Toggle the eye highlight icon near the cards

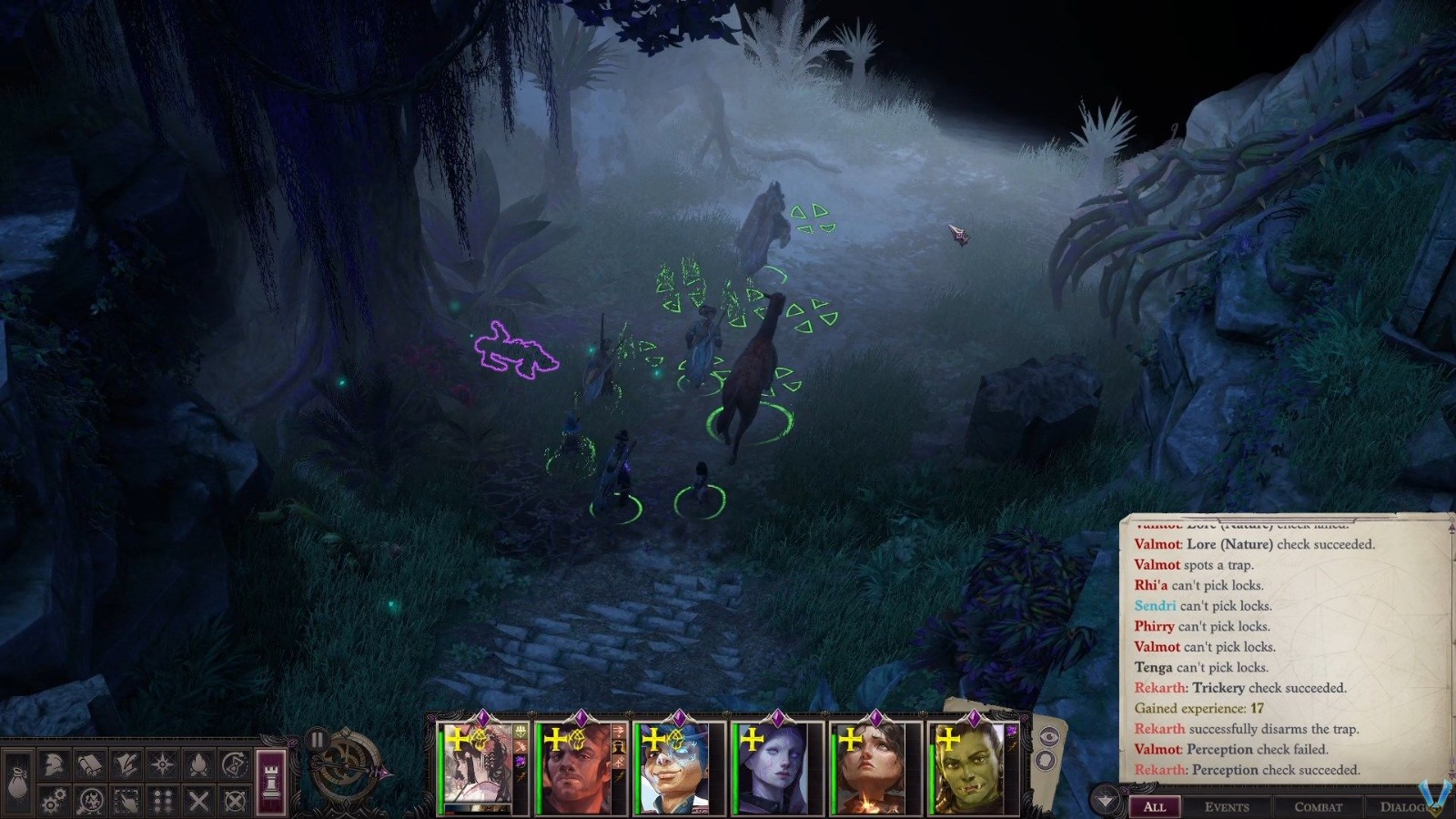[1049, 735]
